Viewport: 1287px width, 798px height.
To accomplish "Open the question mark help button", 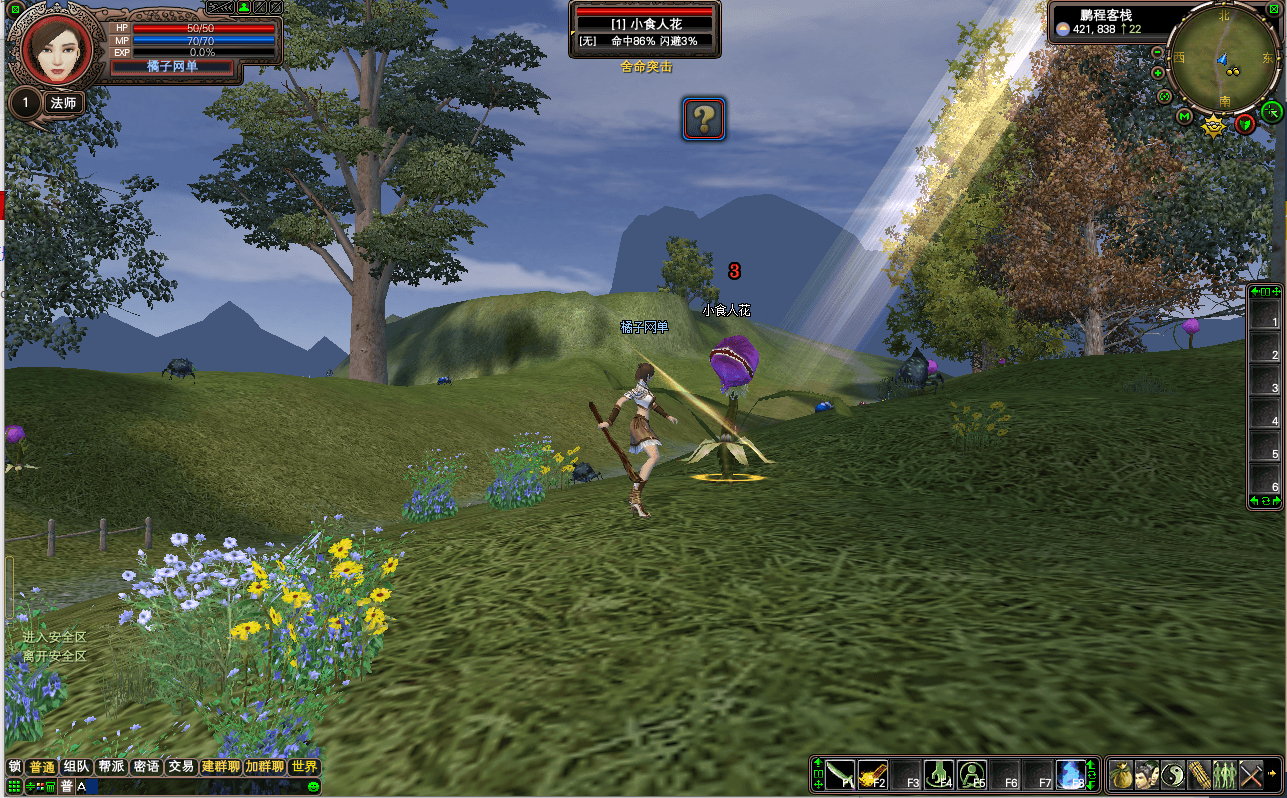I will click(704, 119).
